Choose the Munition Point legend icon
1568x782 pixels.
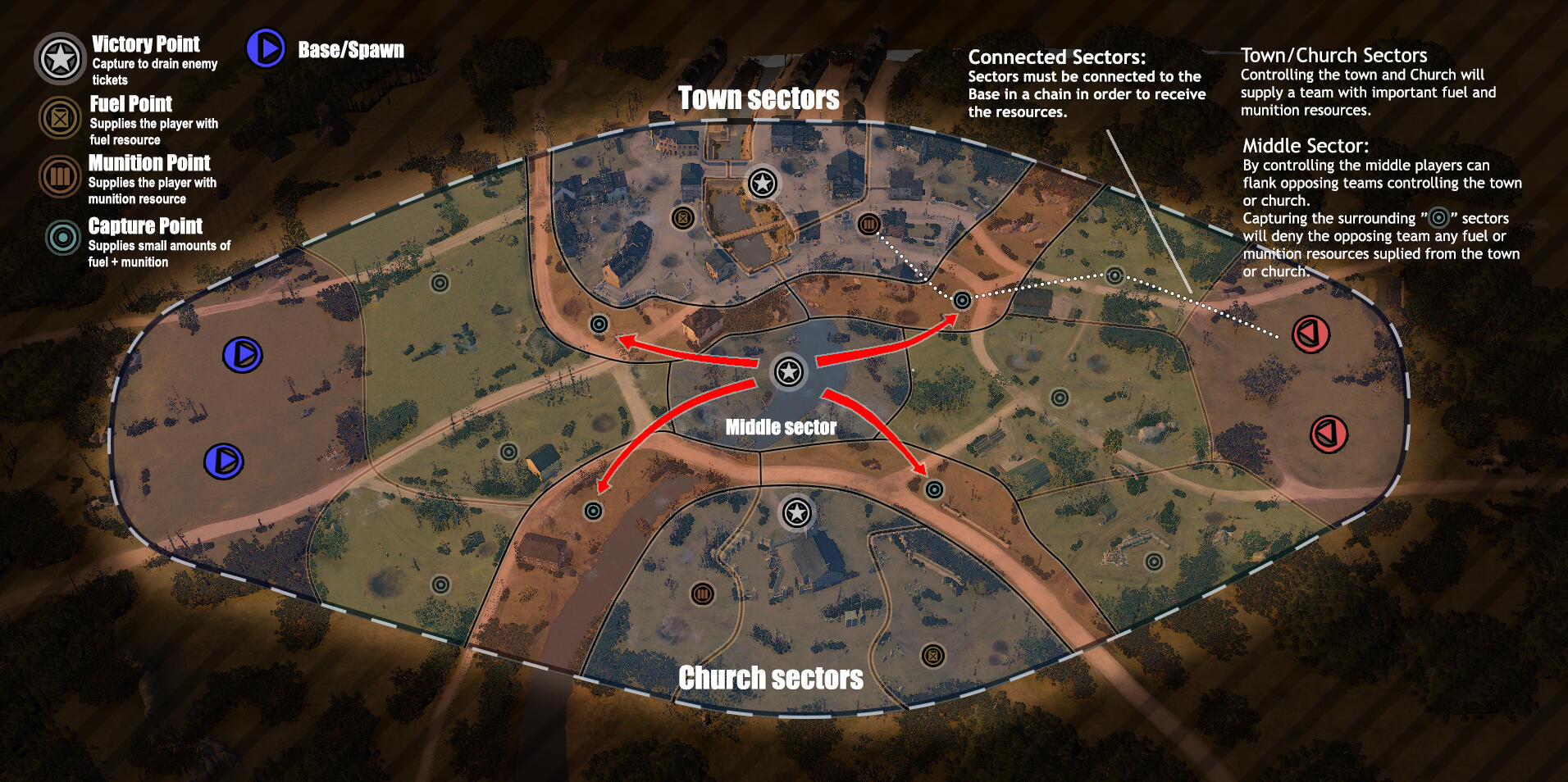[60, 176]
